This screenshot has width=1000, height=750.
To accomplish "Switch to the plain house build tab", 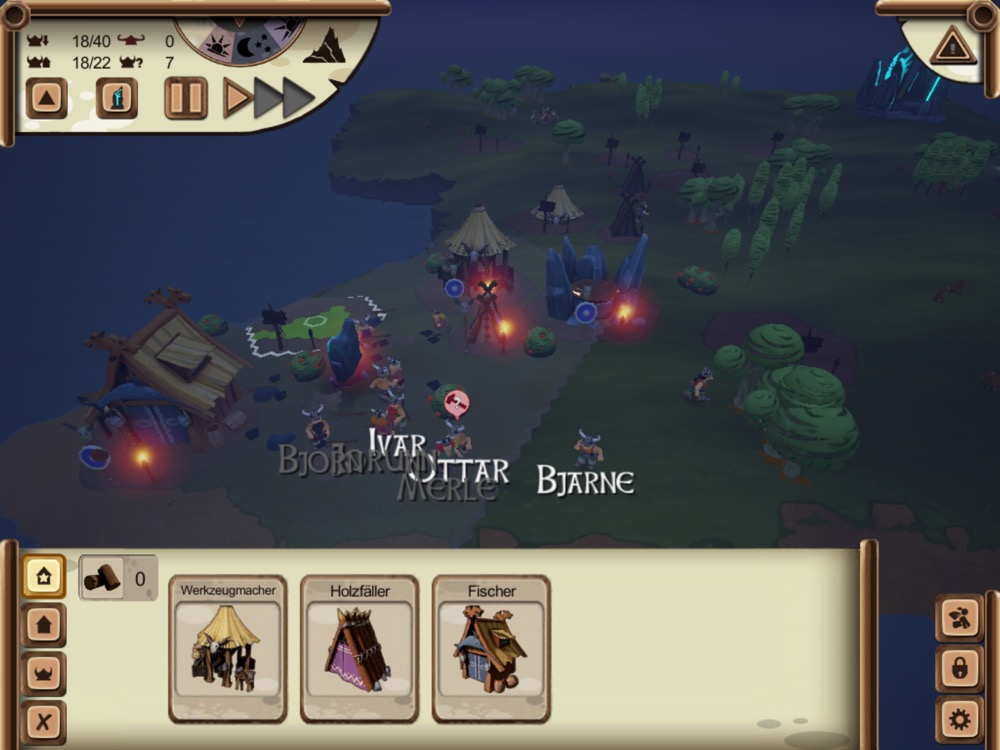I will (44, 625).
